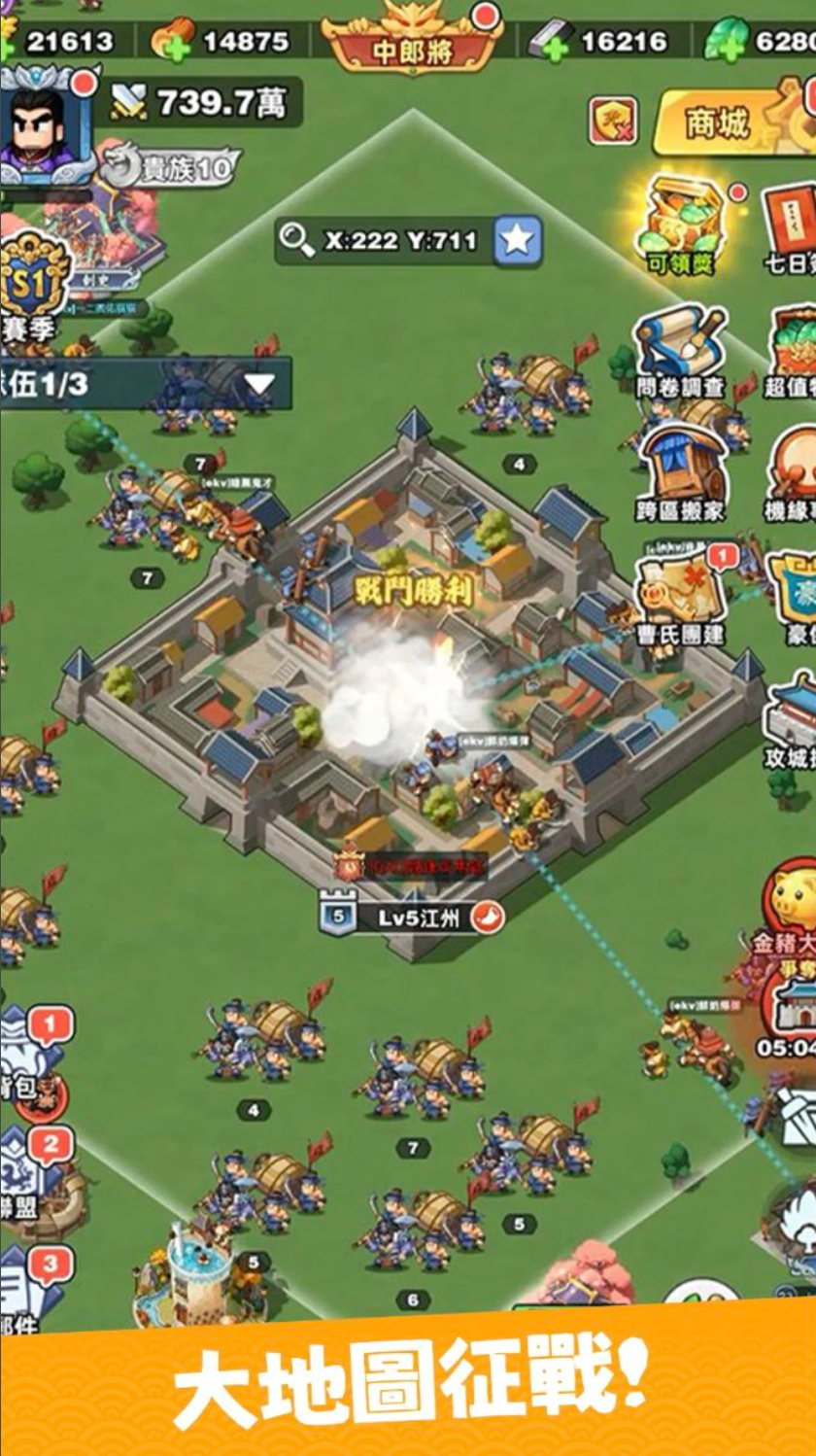Open the 貴族10 noble rank badge

point(171,168)
